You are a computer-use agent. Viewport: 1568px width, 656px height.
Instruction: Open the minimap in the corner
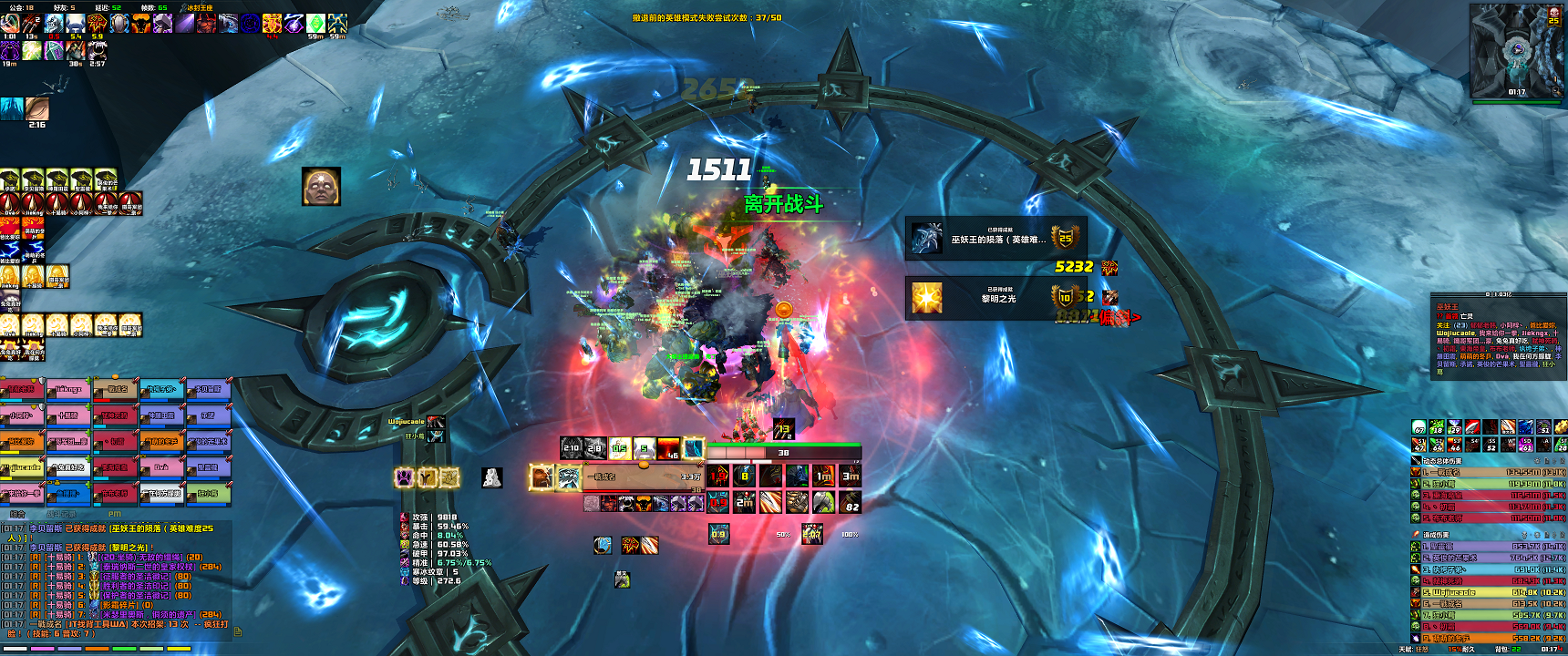point(1517,50)
